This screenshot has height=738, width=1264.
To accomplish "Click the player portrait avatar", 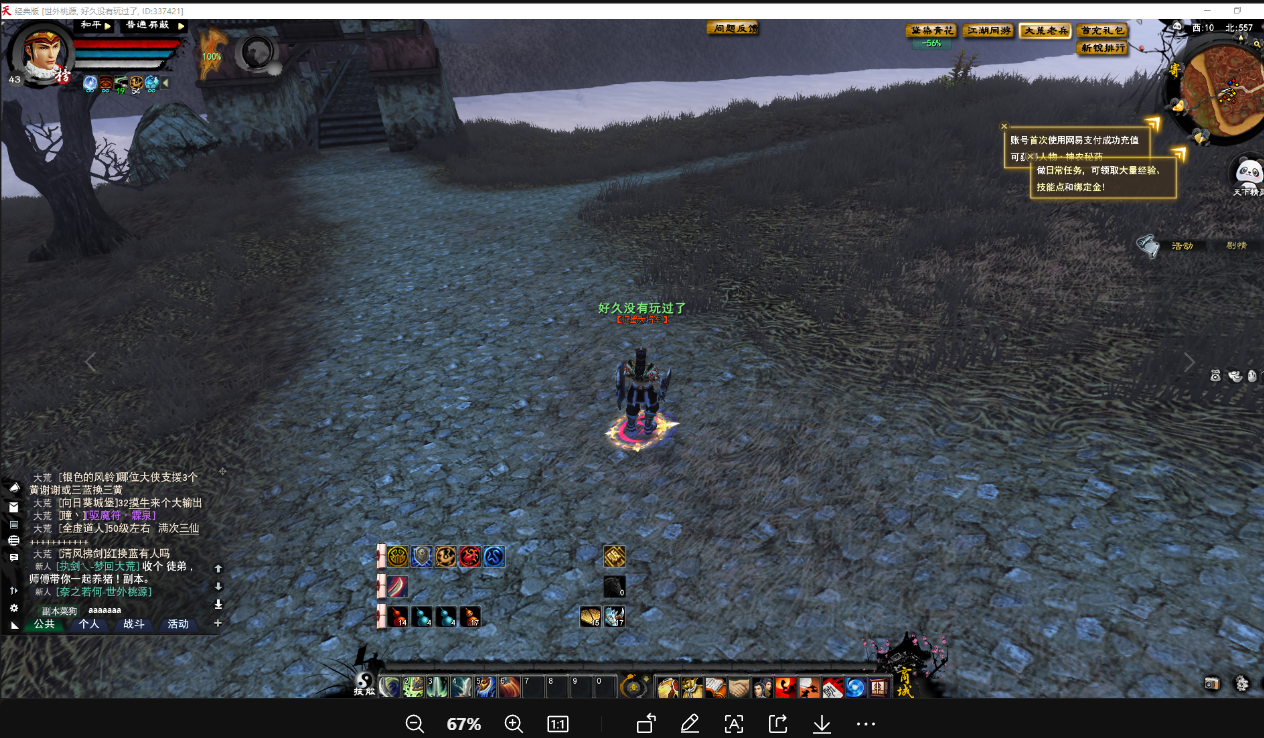I will coord(40,55).
